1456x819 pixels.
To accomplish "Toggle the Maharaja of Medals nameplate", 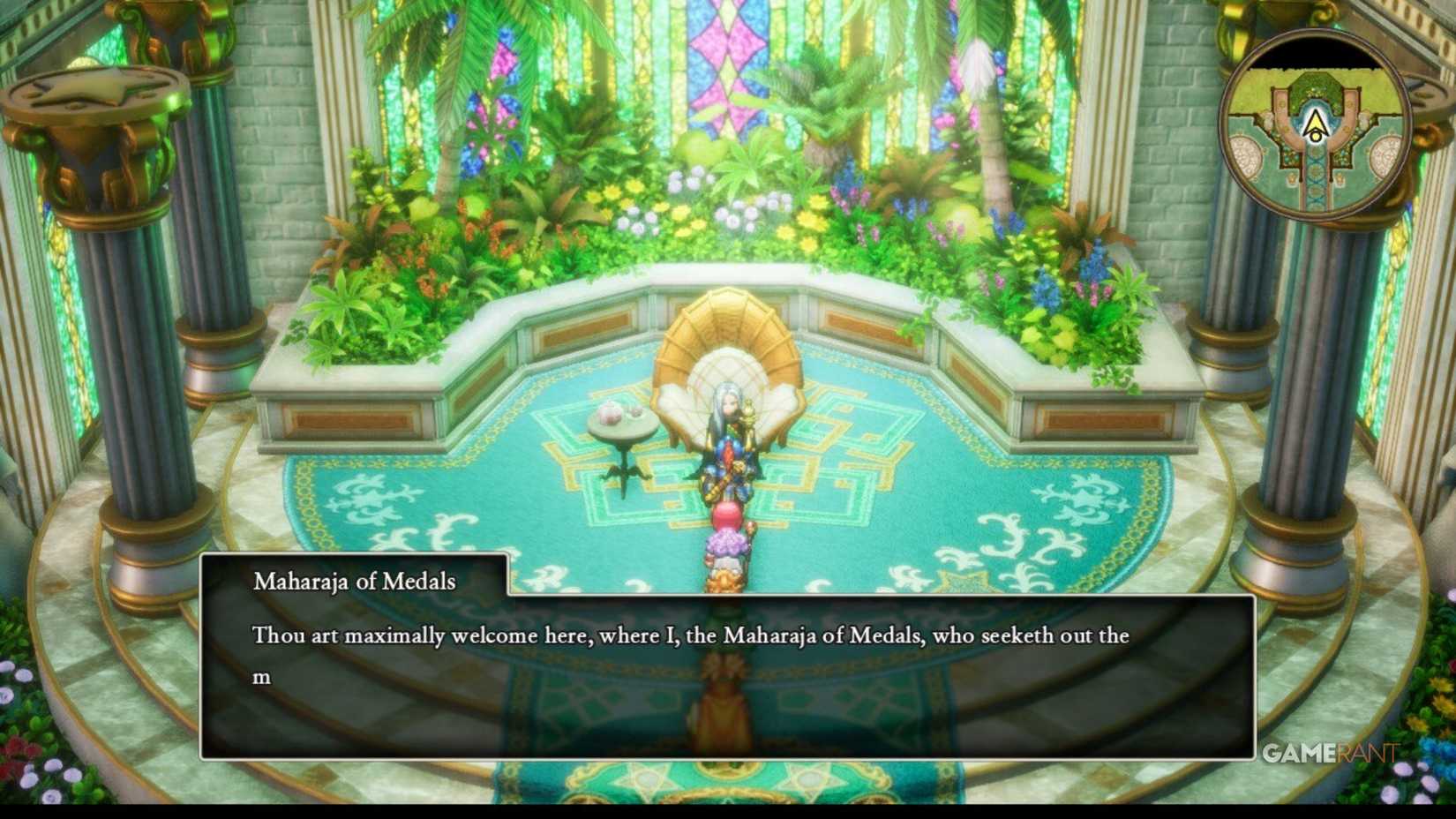I will coord(353,581).
